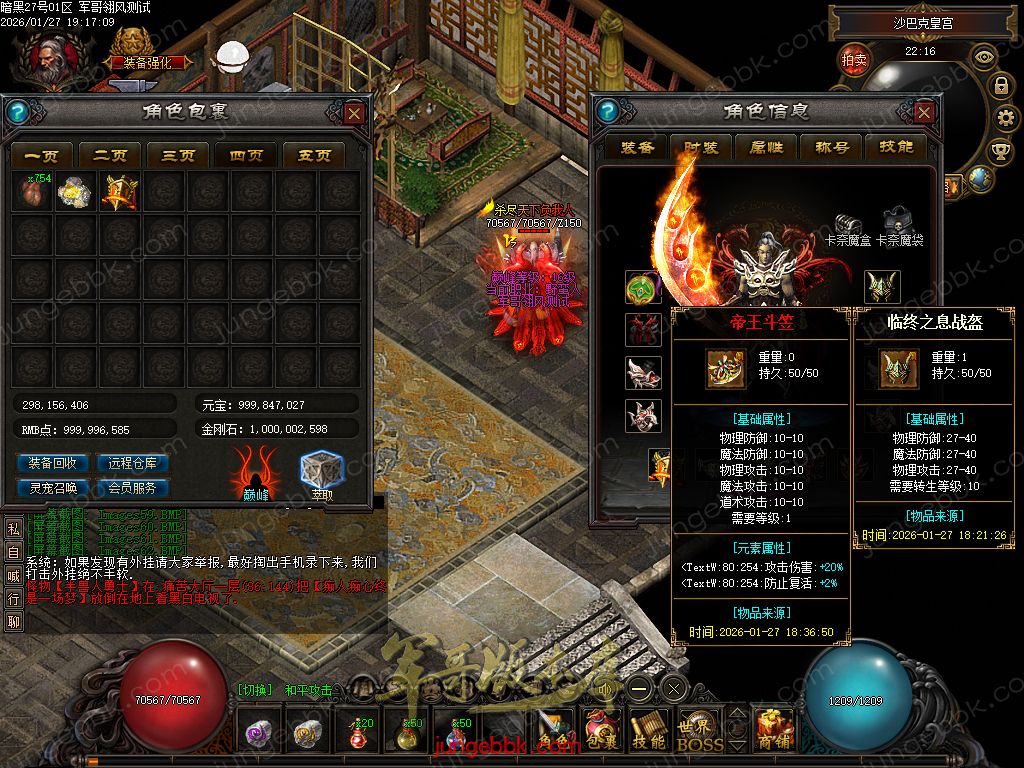The height and width of the screenshot is (768, 1024).
Task: Select the red heart item stack x754
Action: 31,192
